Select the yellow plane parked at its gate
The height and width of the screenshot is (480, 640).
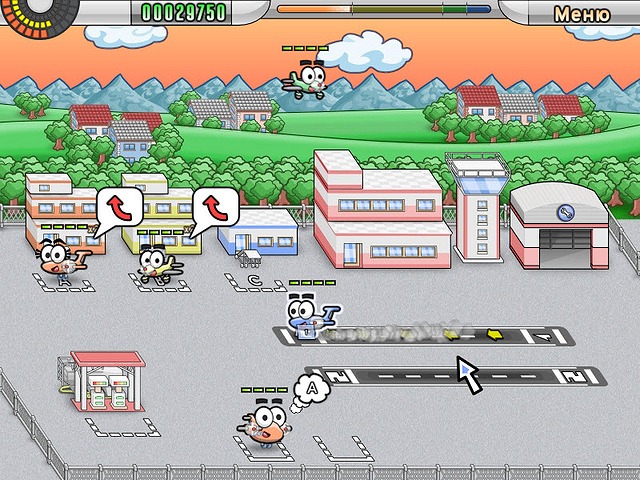click(x=156, y=263)
